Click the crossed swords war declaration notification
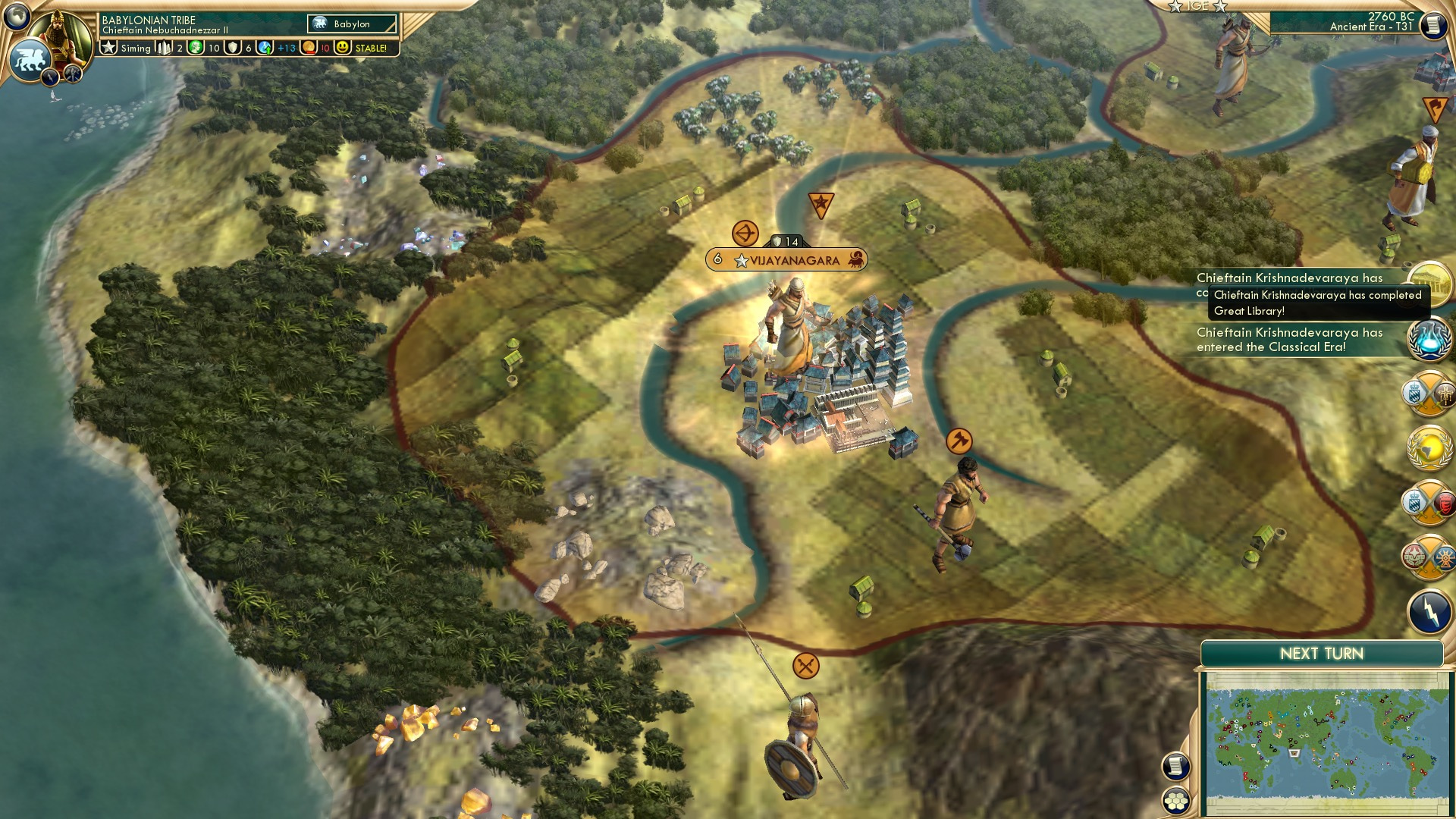The height and width of the screenshot is (819, 1456). click(x=1429, y=396)
